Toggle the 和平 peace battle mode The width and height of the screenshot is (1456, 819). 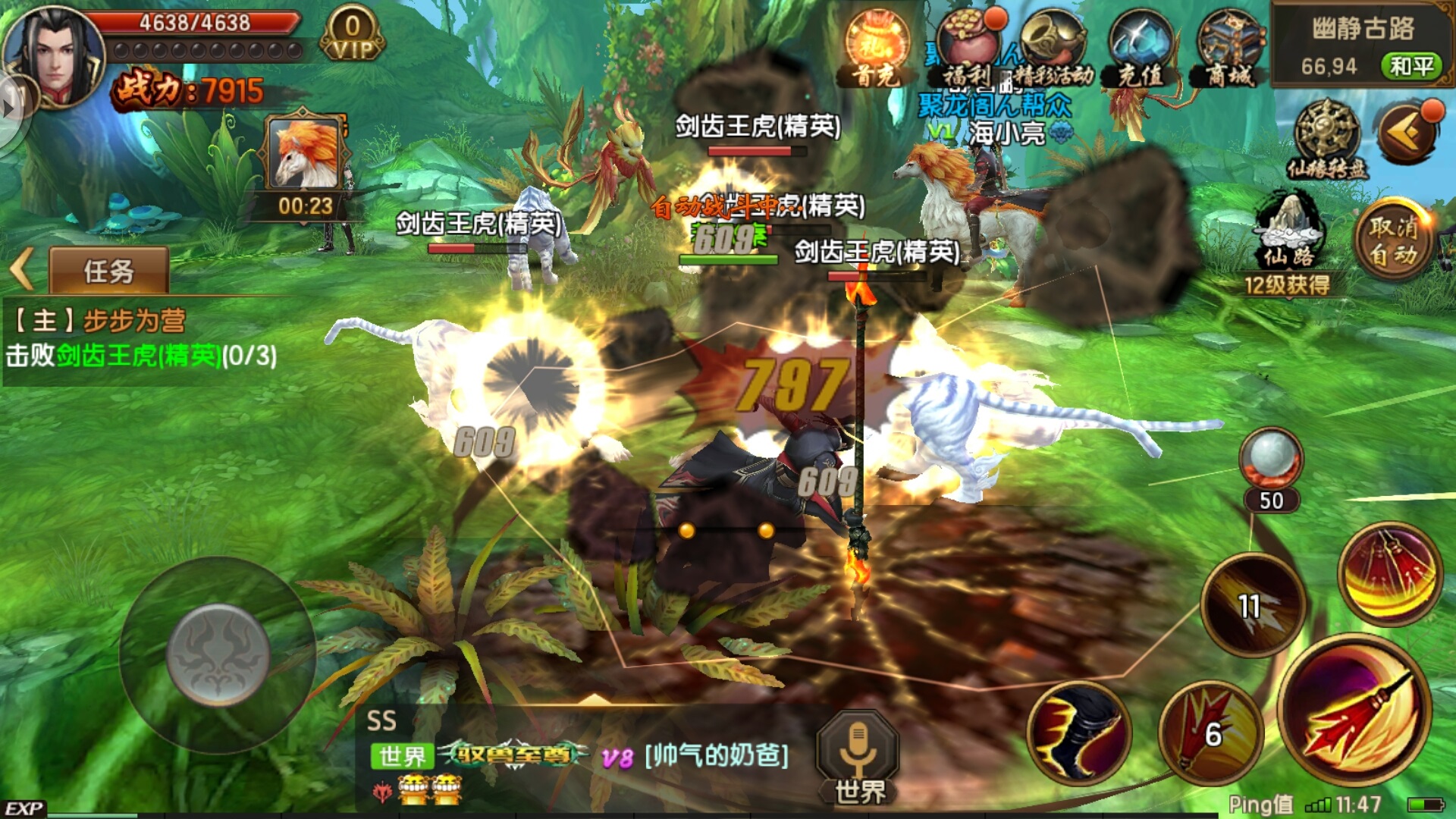pyautogui.click(x=1412, y=66)
